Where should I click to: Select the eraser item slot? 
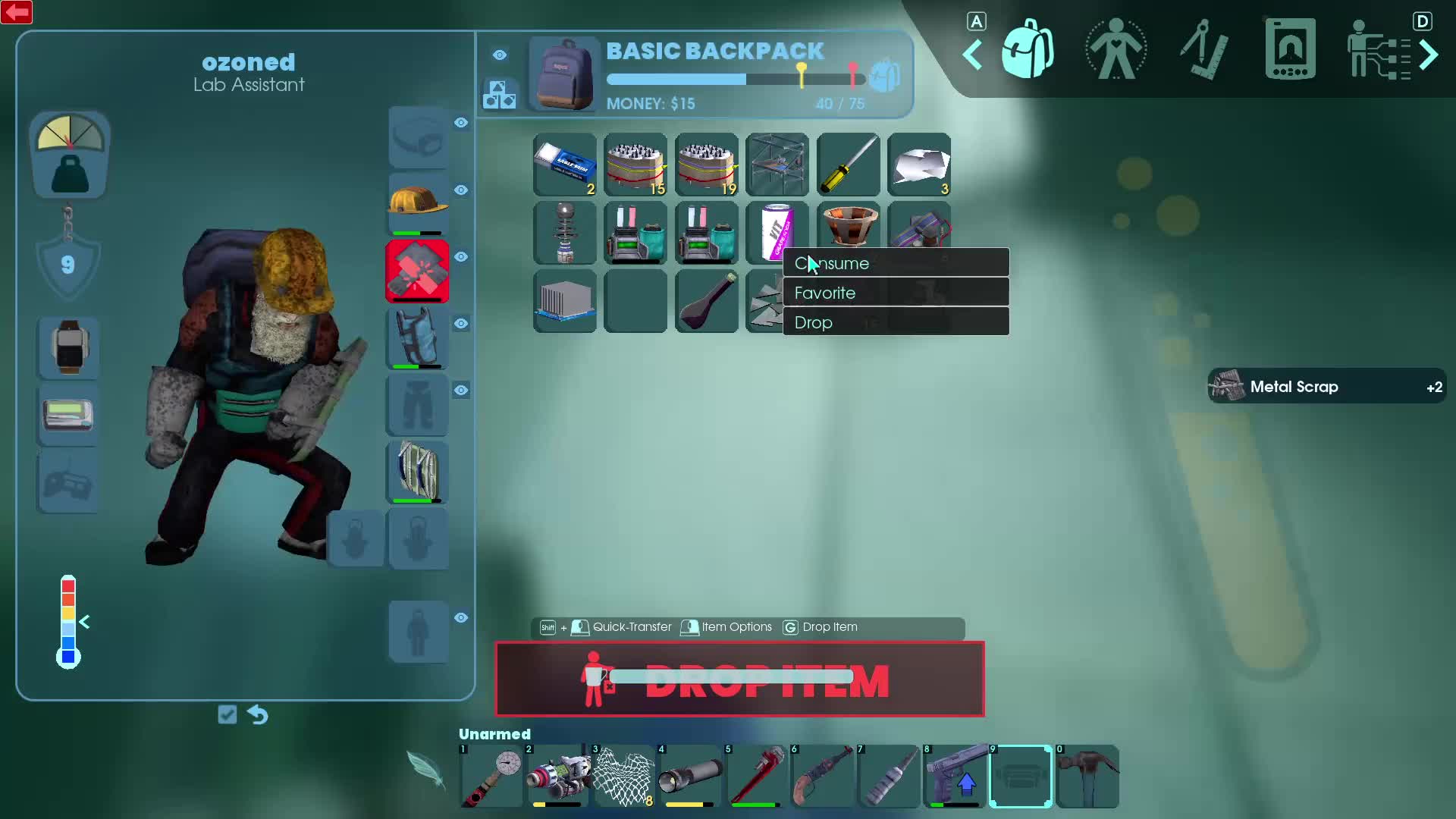pos(565,165)
